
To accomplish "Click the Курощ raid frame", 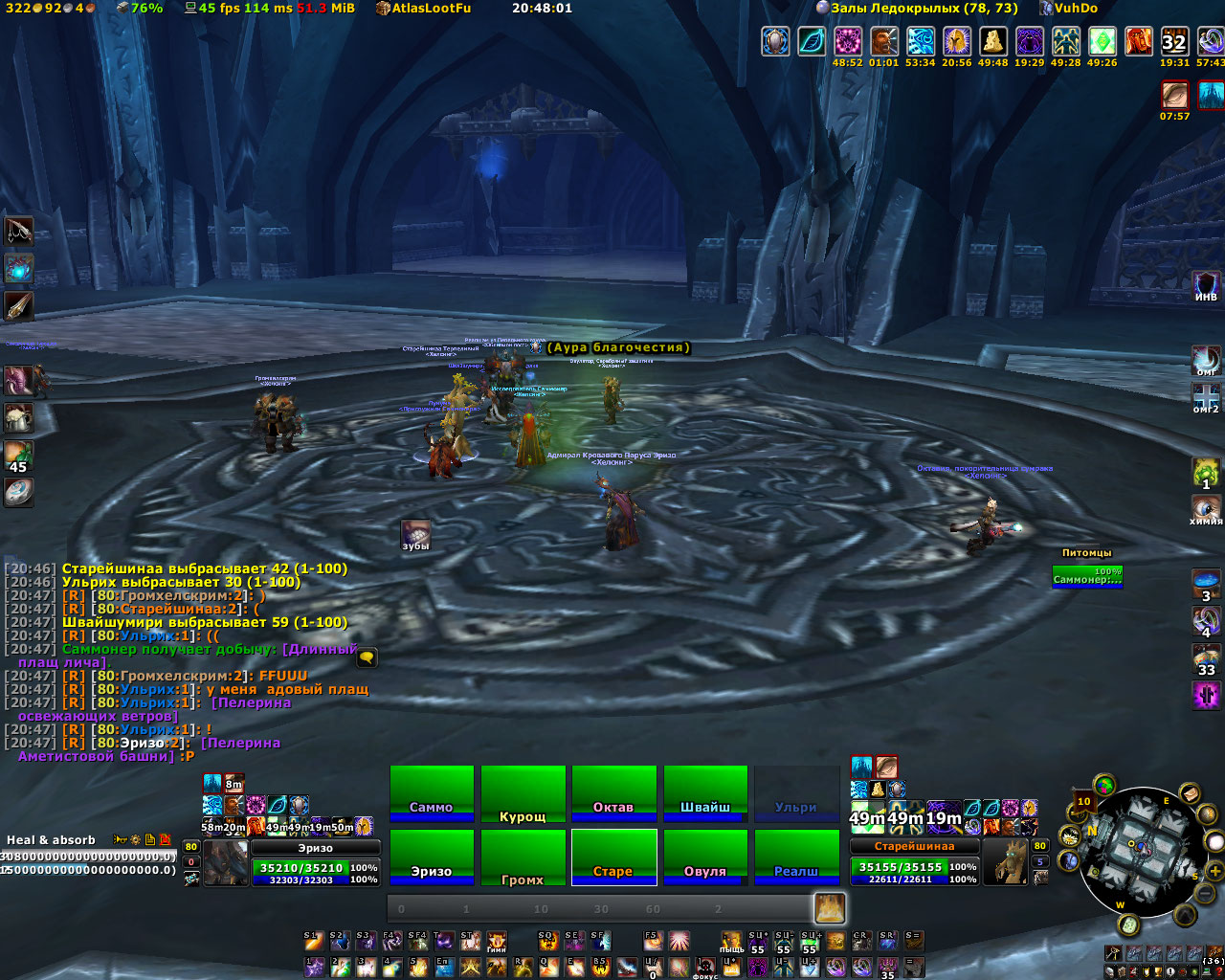I will 523,792.
